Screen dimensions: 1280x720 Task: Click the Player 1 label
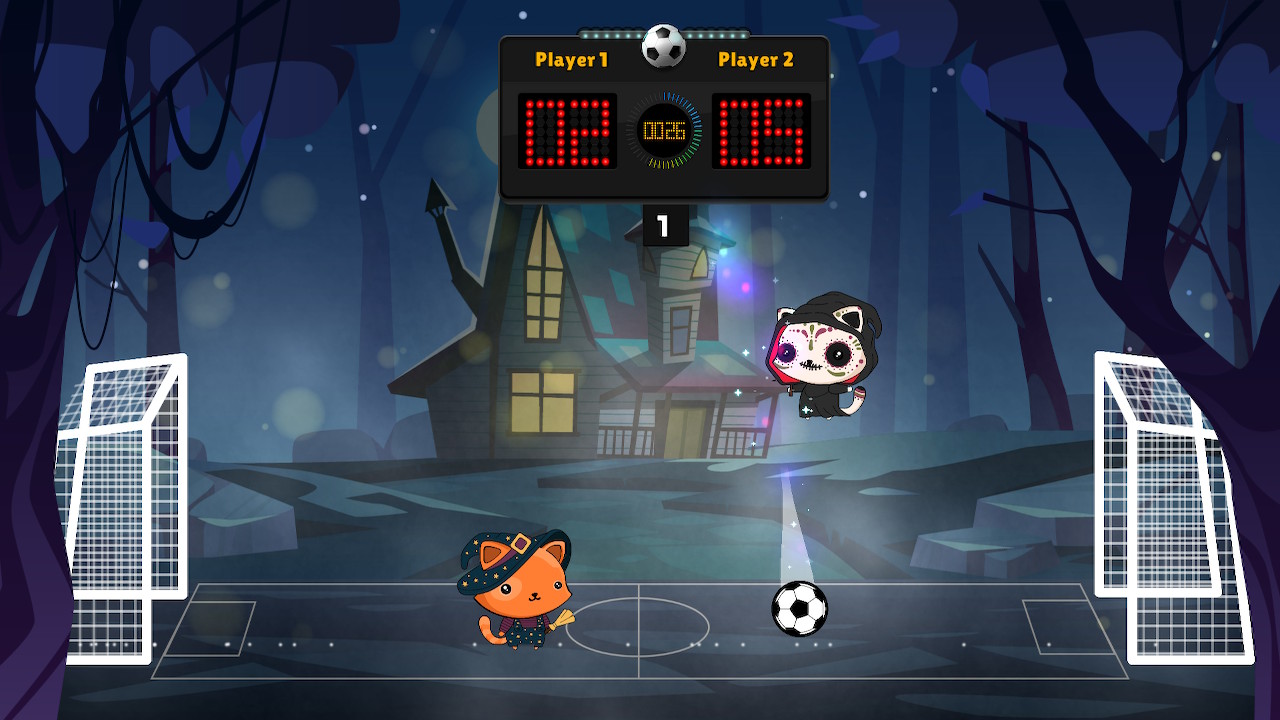click(x=570, y=60)
